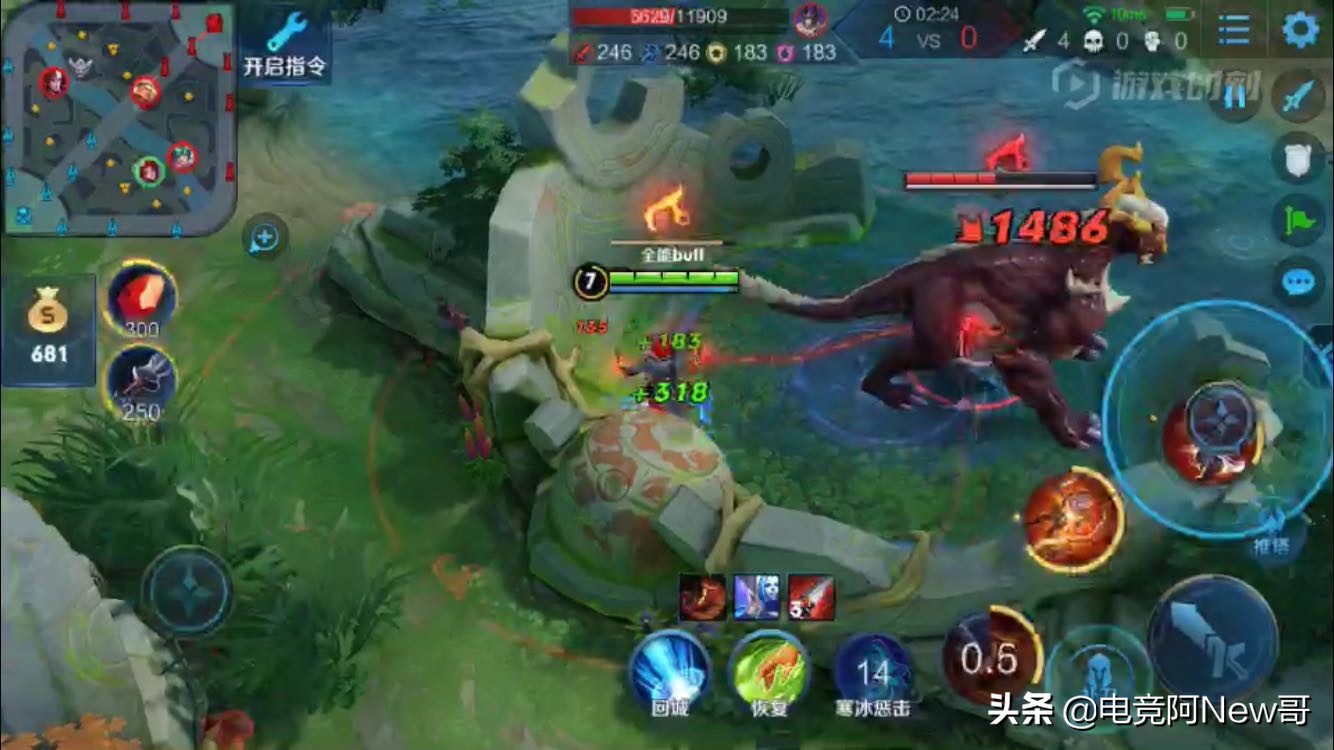
Task: Activate the 回城 recall ability
Action: (669, 670)
